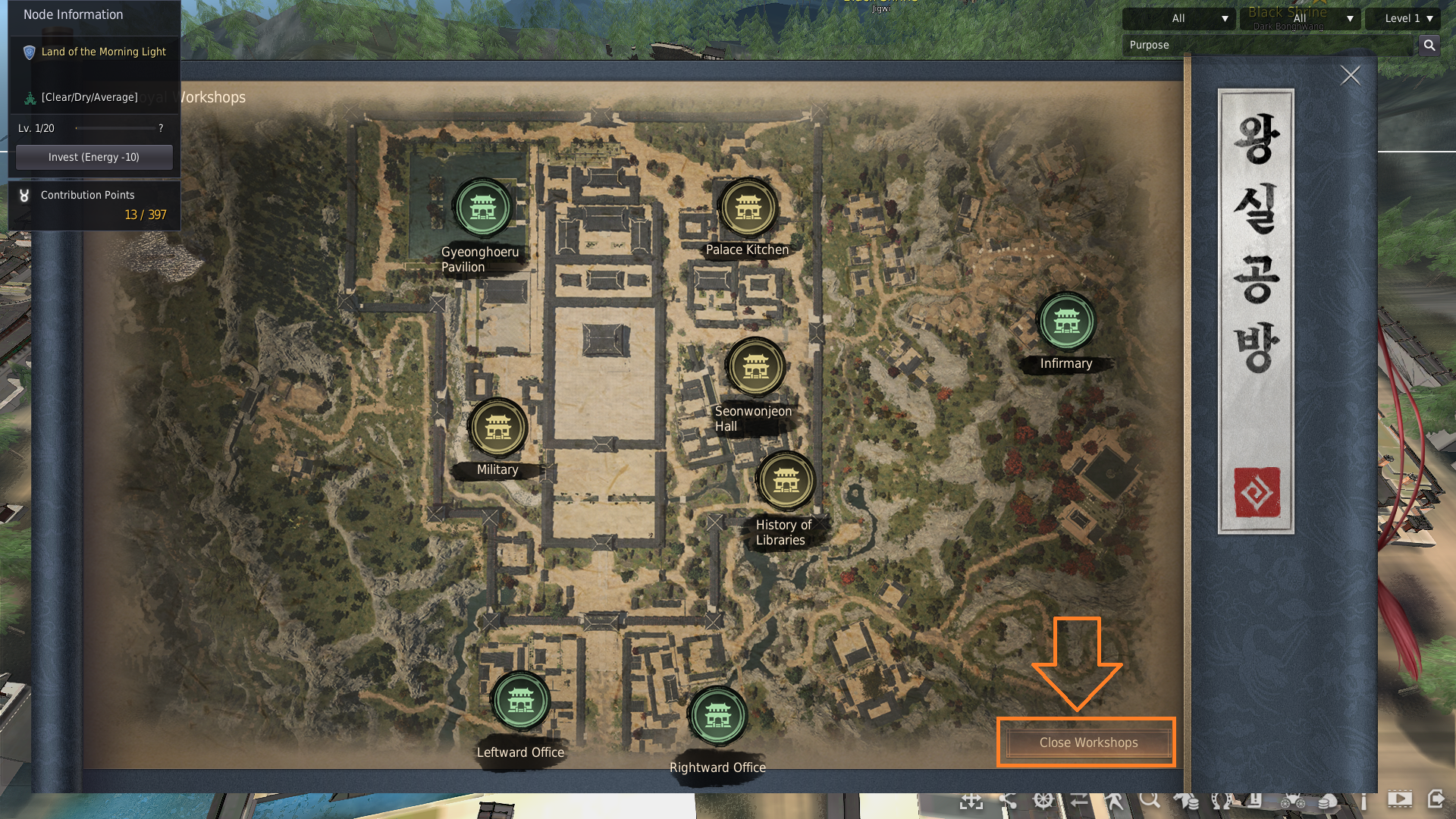The height and width of the screenshot is (819, 1456).
Task: Click the Land of the Morning Light link
Action: (104, 52)
